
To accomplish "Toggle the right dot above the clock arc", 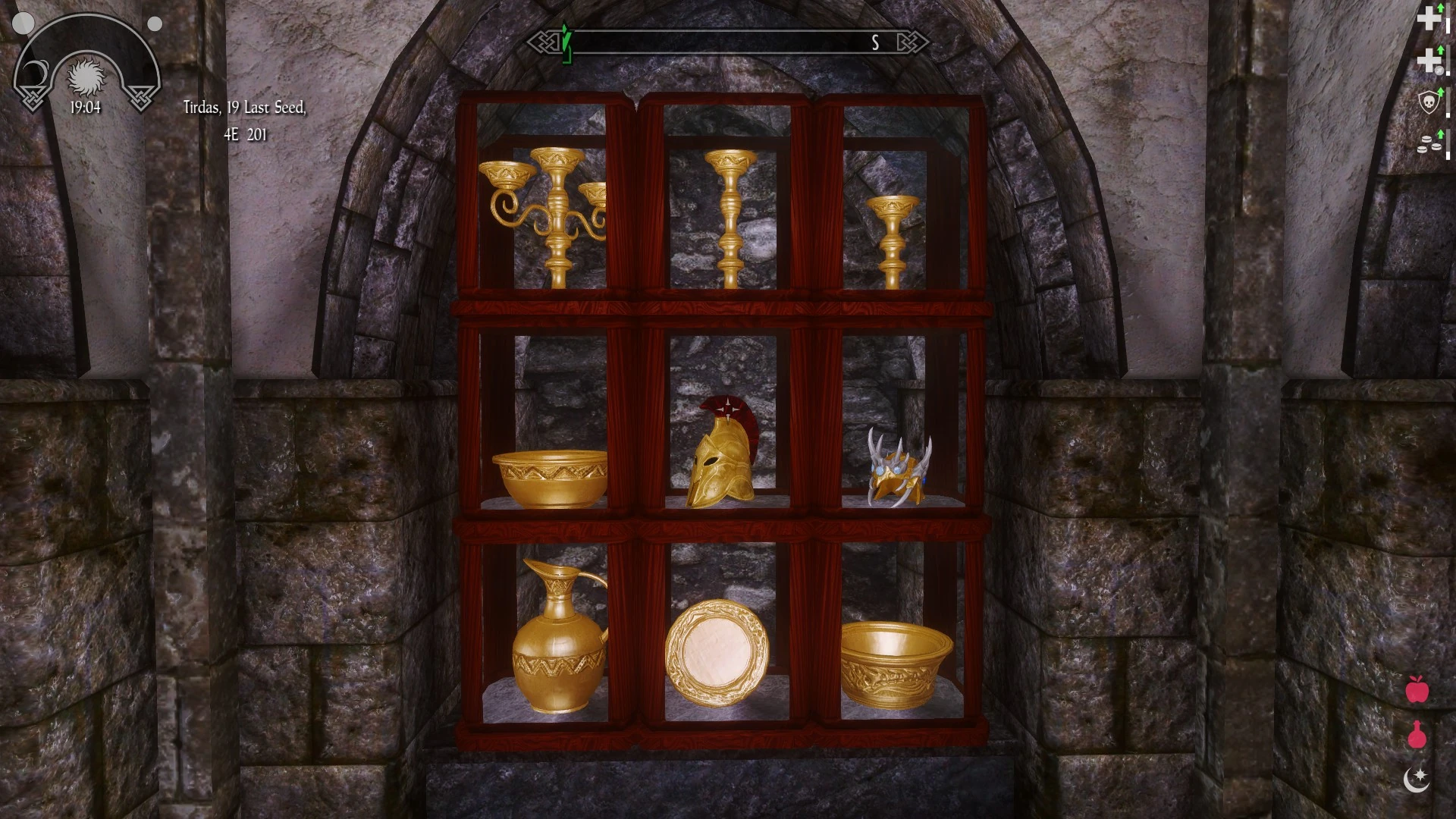I will click(x=155, y=24).
